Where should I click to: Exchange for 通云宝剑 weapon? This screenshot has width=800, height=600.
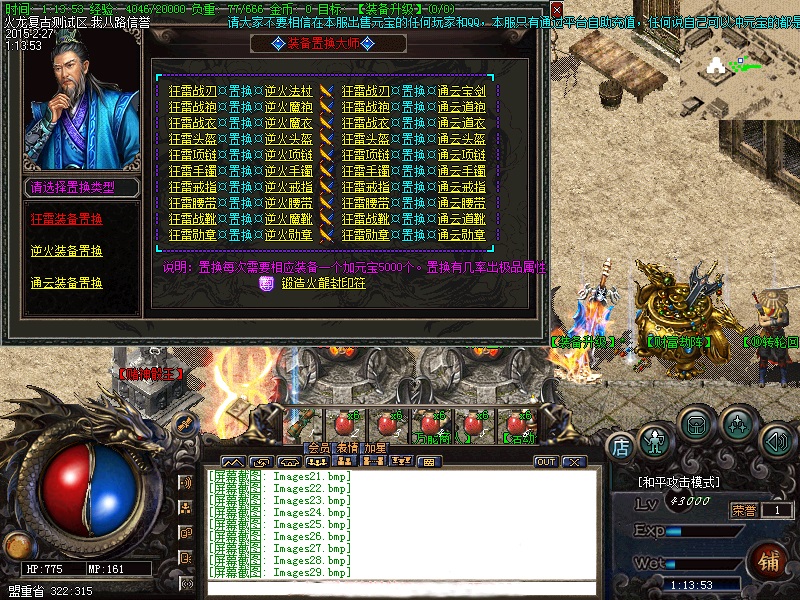(x=461, y=91)
